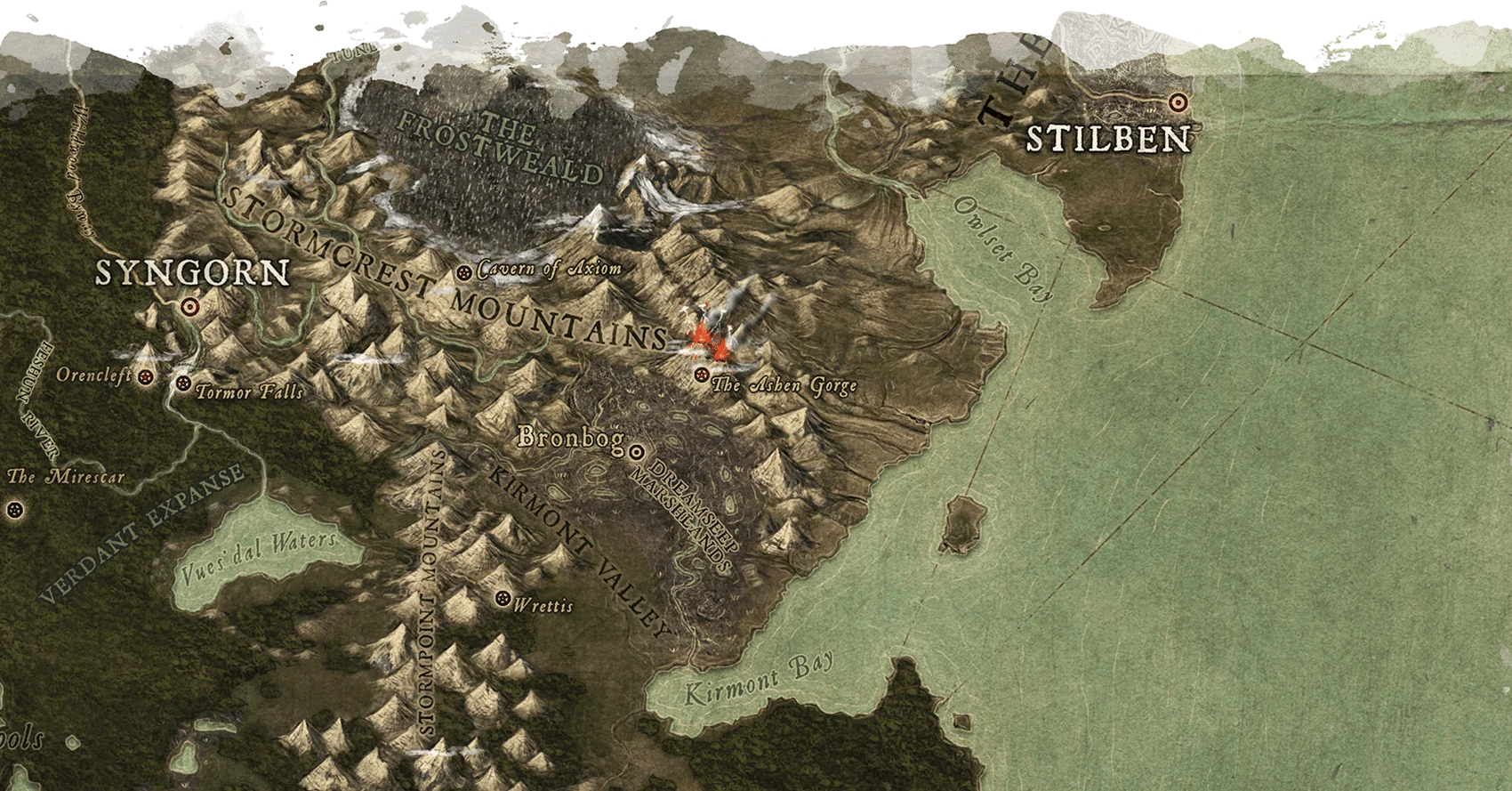Open the Stilben location marker
1512x791 pixels.
point(1179,102)
